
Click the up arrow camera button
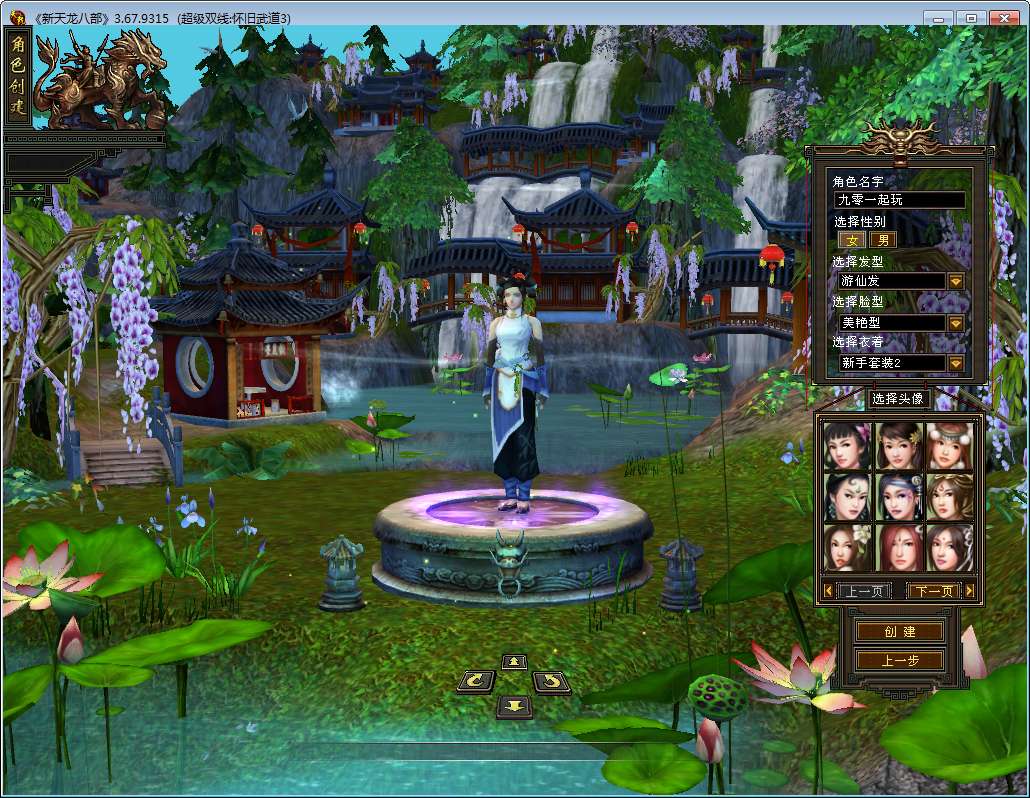click(514, 661)
